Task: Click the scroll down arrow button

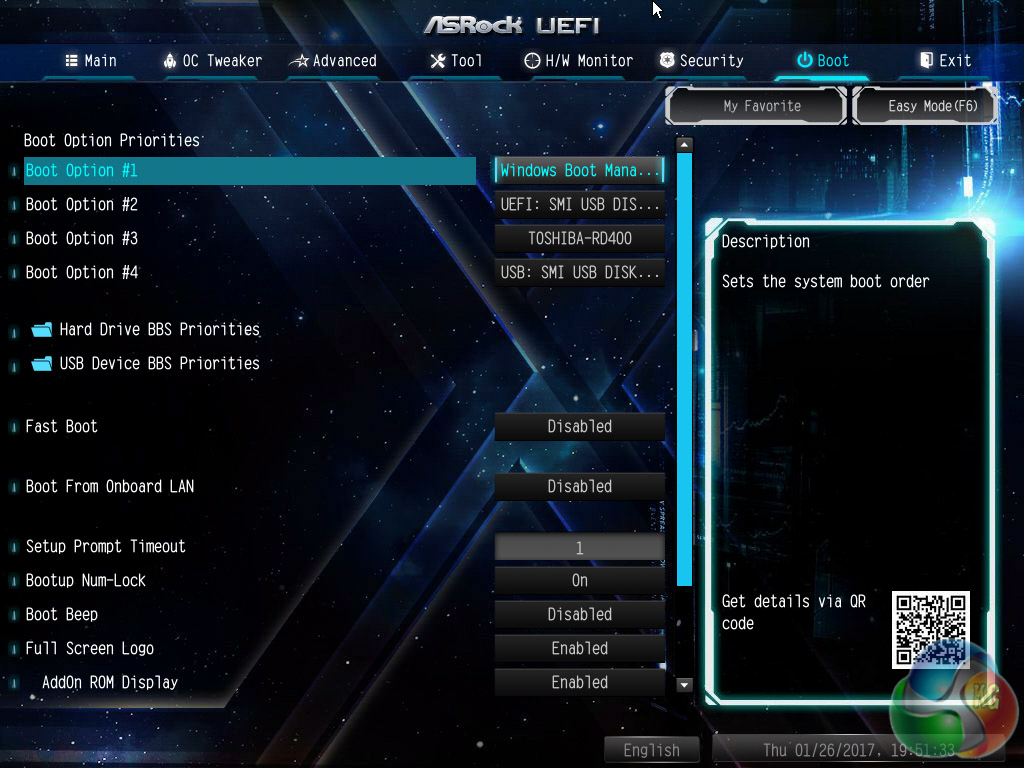Action: 685,685
